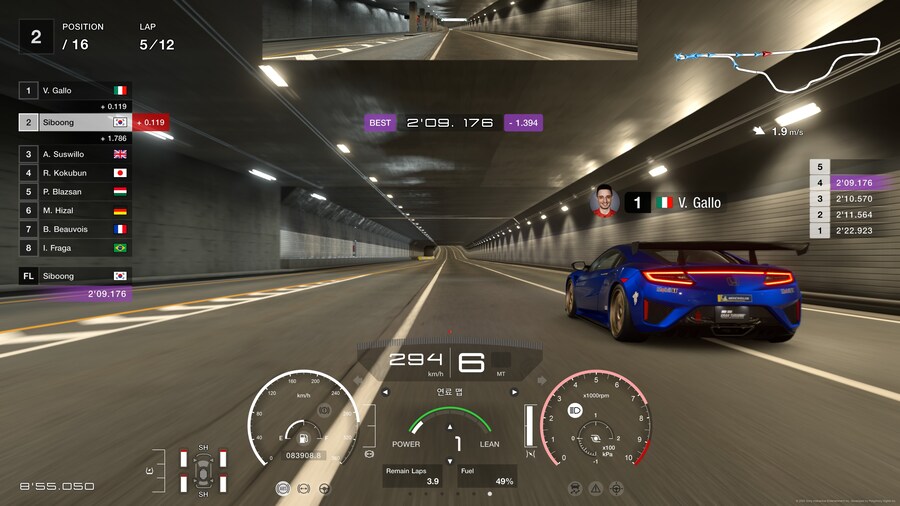Select R. Kokubun's leaderboard entry

[74, 173]
